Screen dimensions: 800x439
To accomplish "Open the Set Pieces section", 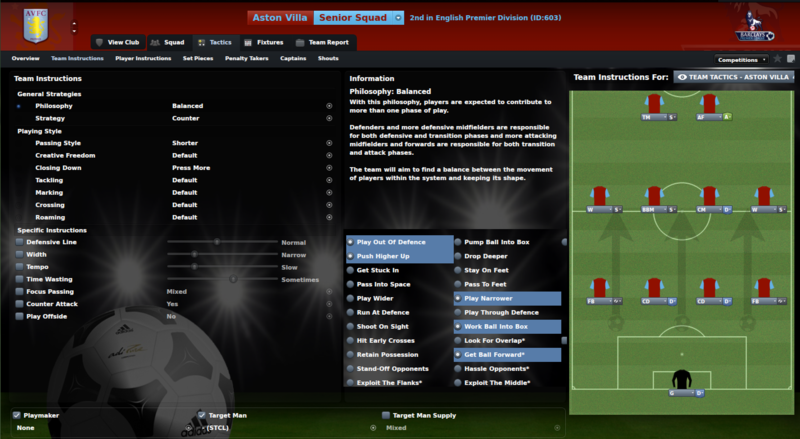I will click(x=198, y=59).
